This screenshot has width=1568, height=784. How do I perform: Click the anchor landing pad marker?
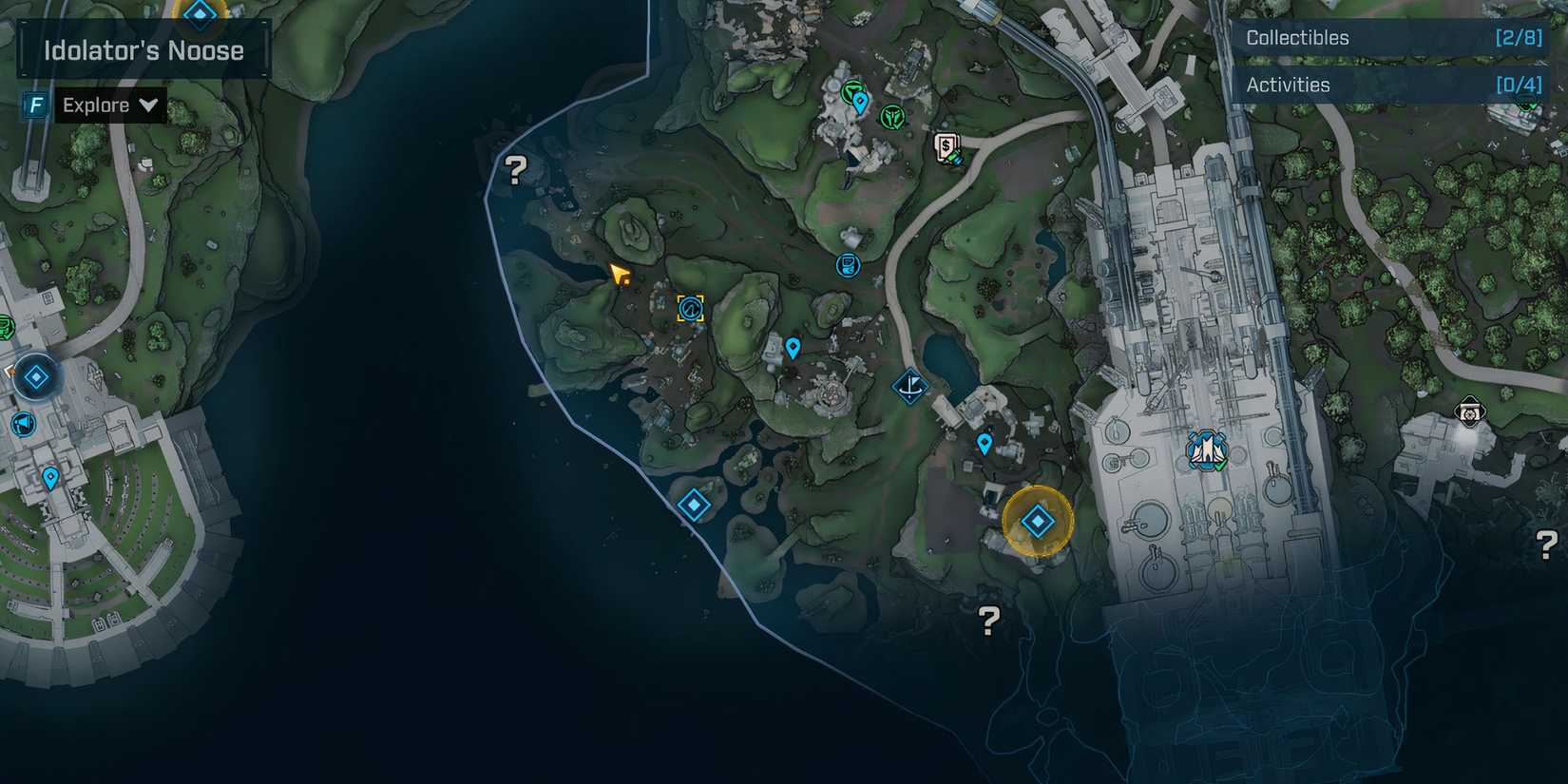click(909, 386)
